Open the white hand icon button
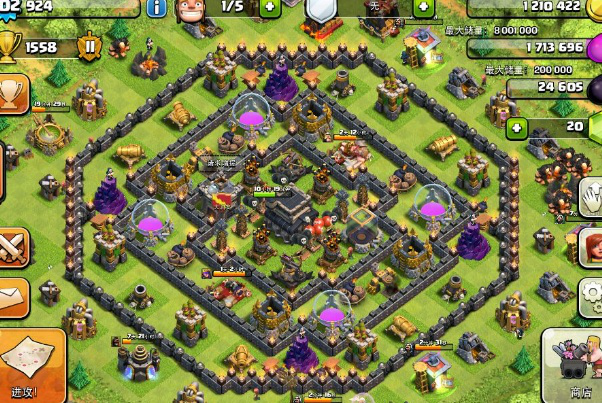 [x=591, y=194]
